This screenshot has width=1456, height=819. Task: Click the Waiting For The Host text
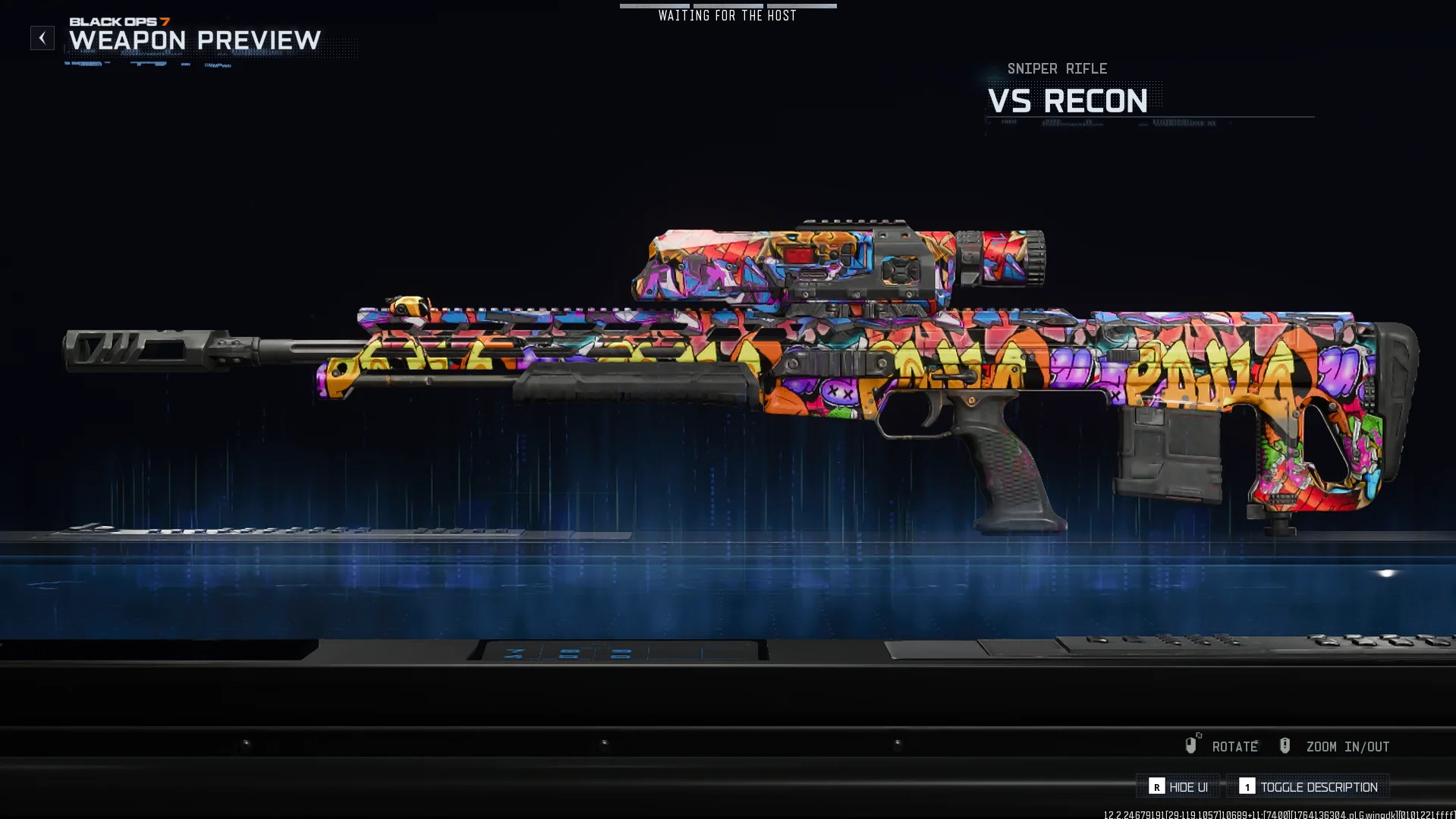pos(727,15)
